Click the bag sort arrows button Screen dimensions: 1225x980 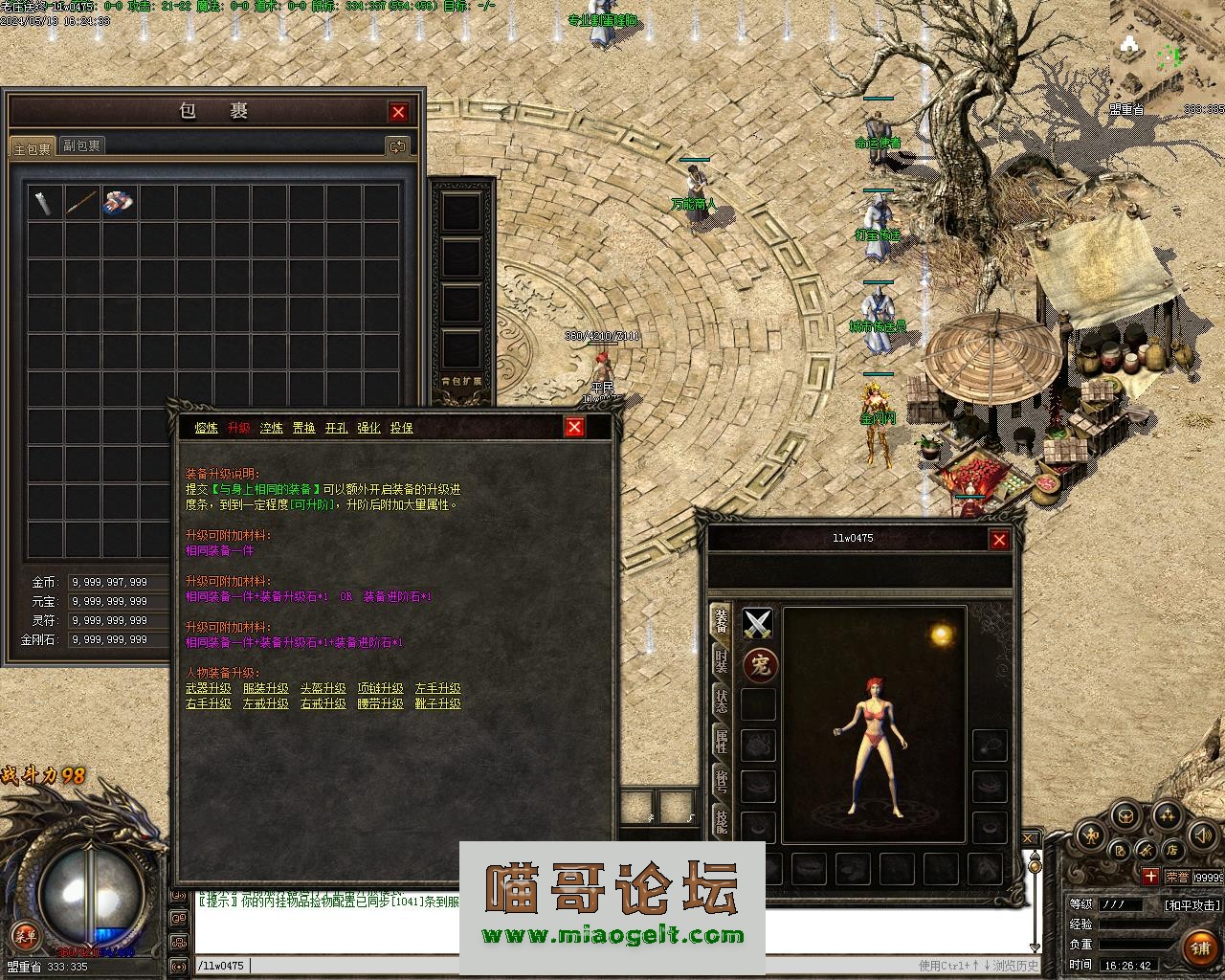click(396, 145)
